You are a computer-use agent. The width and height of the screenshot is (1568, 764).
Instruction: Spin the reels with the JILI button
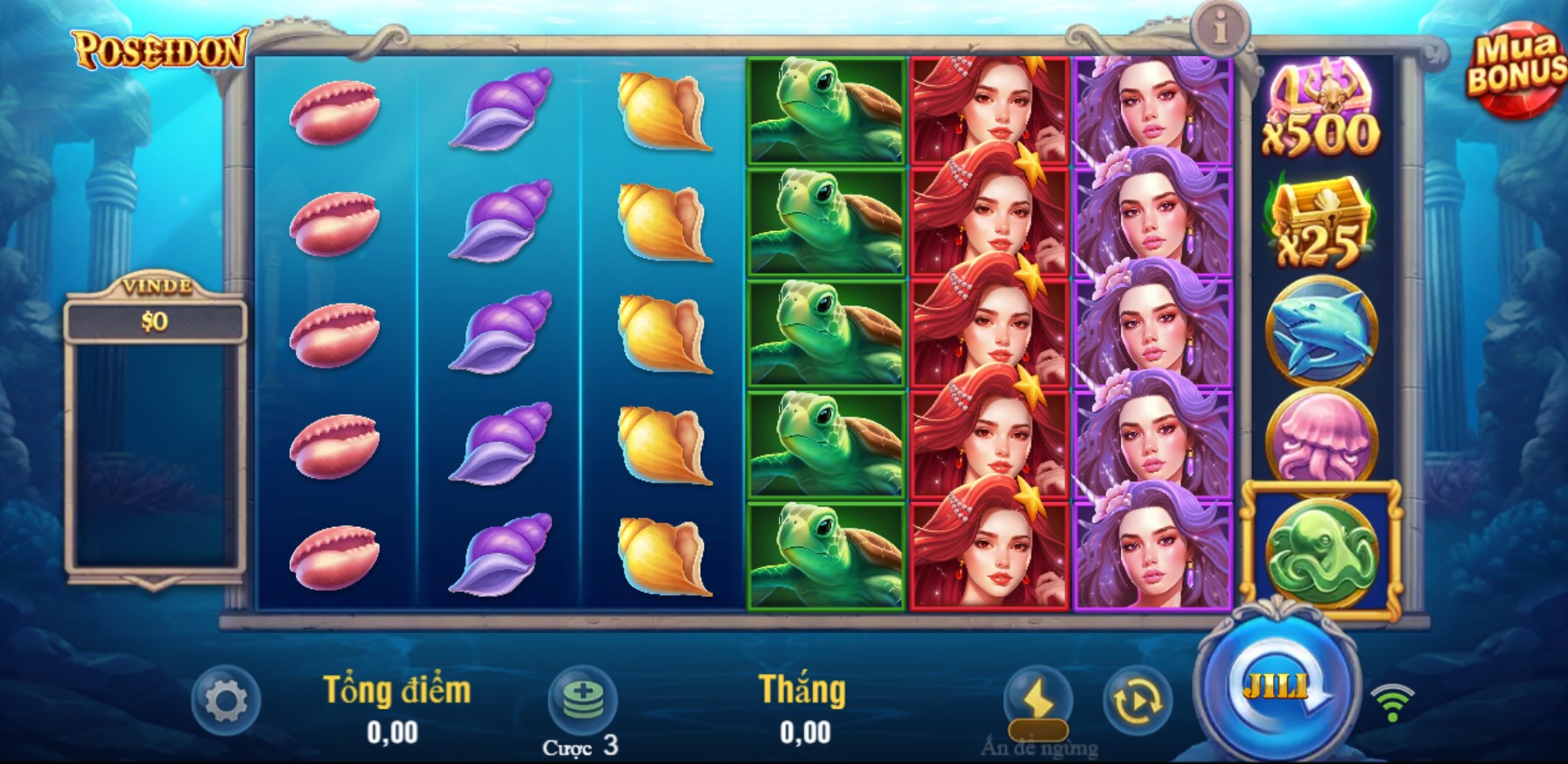(1279, 685)
